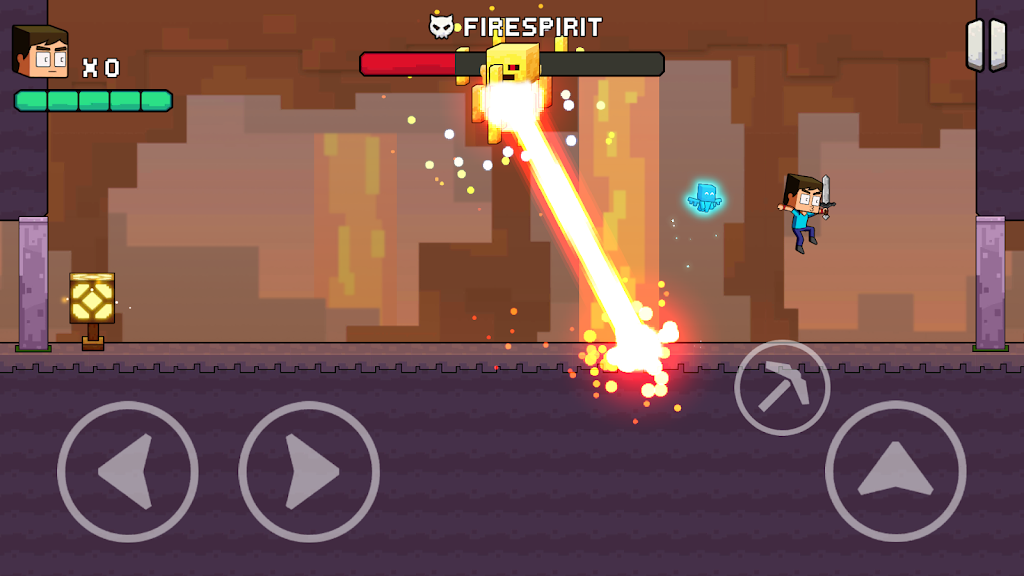Use the pickaxe attack button

tap(782, 388)
